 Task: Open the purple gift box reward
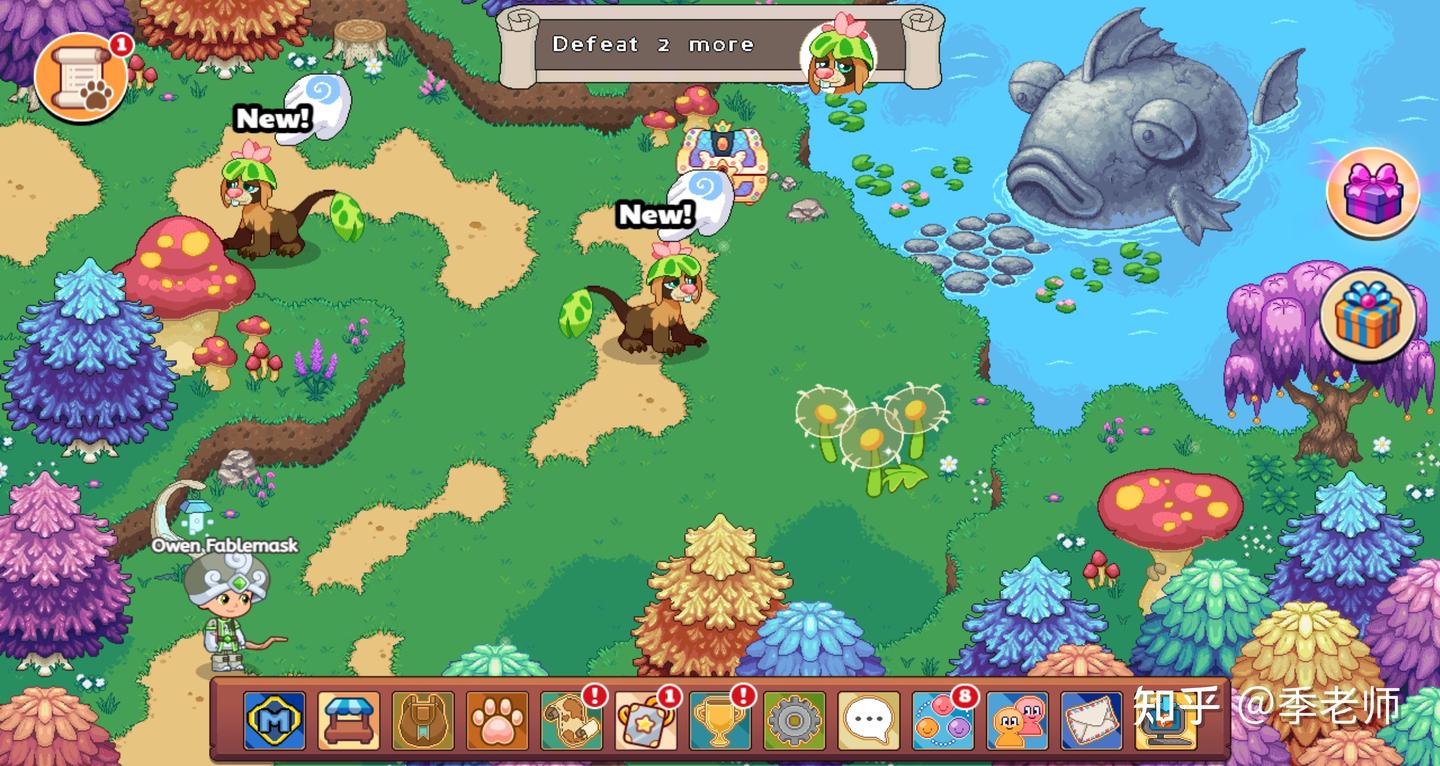1372,193
